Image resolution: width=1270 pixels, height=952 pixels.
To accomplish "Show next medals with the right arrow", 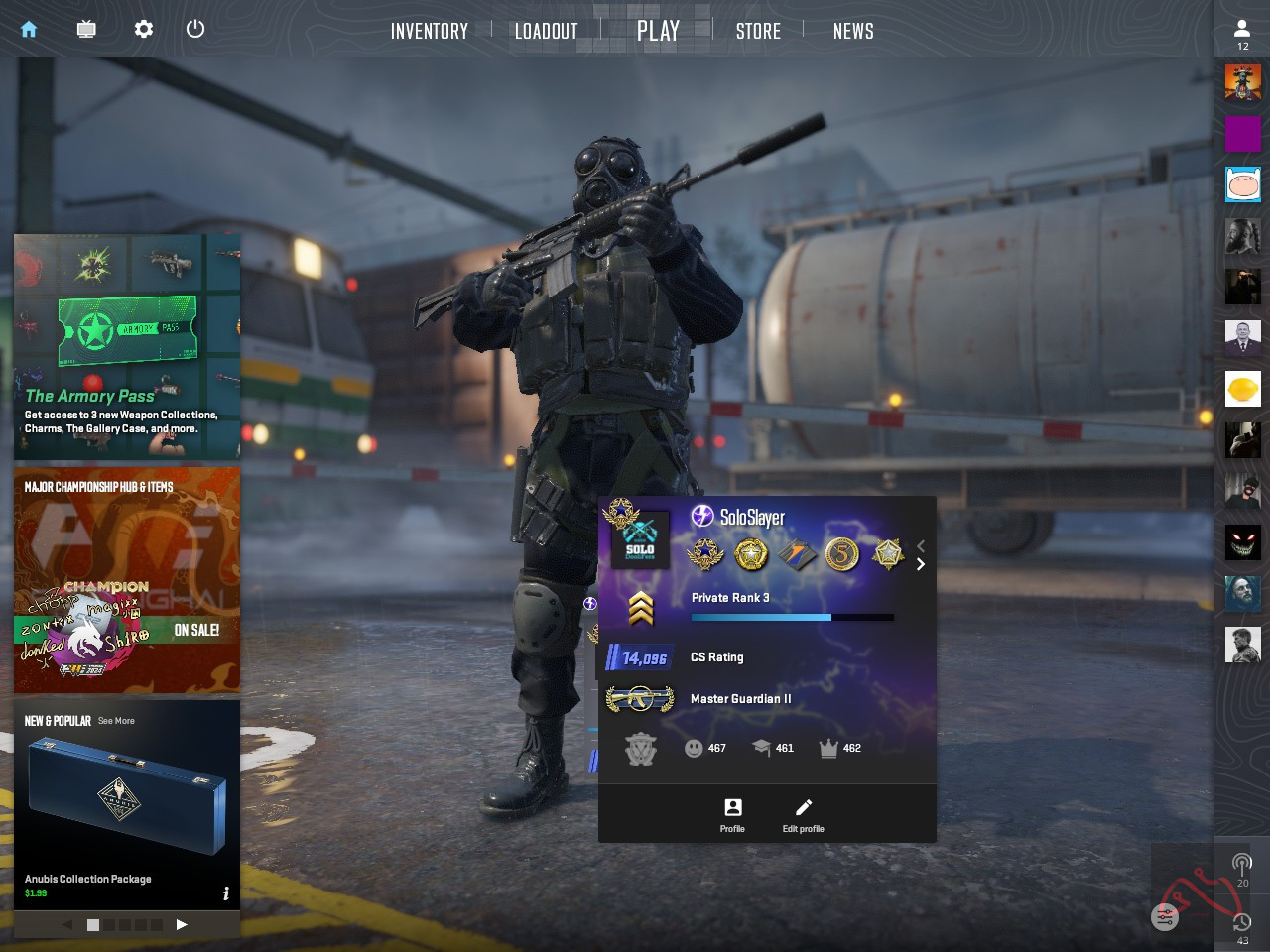I will click(921, 564).
